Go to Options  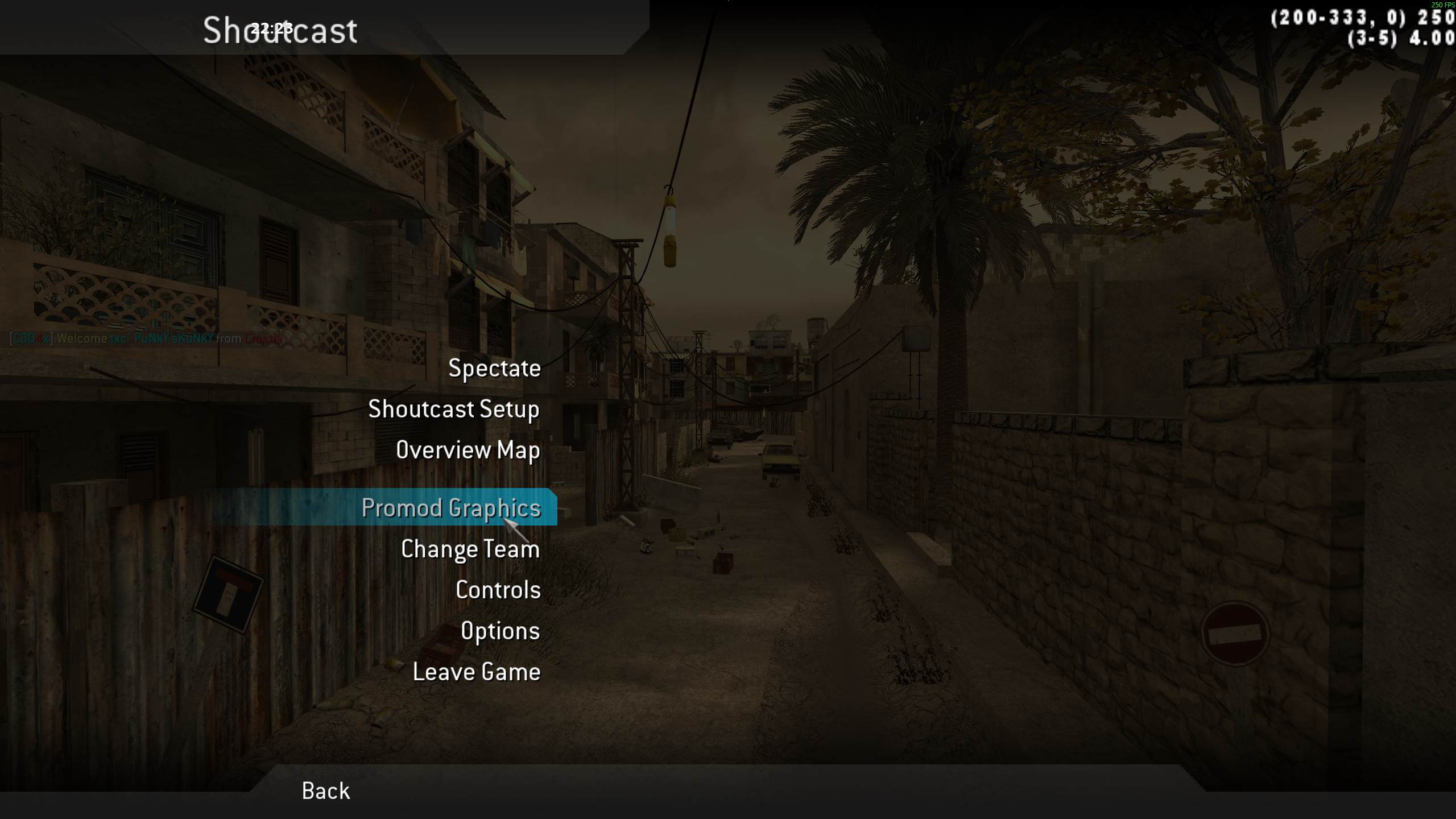(500, 631)
